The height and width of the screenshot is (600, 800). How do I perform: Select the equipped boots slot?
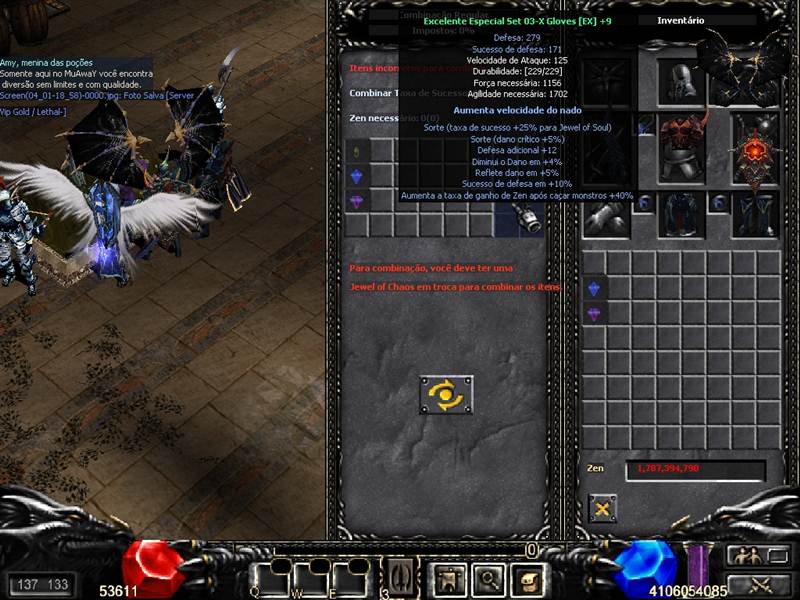click(x=756, y=213)
